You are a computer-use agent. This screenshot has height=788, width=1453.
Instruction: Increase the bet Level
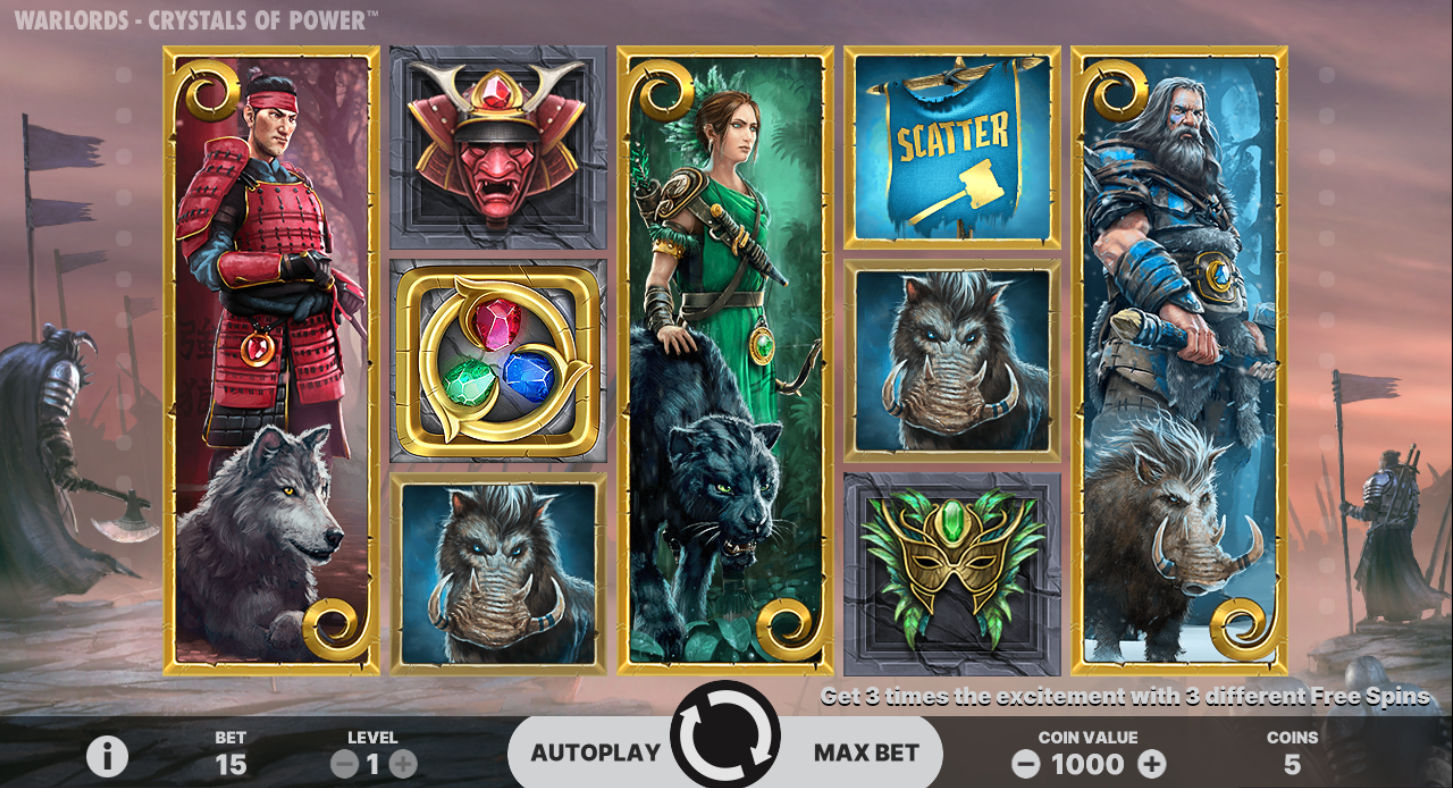(x=403, y=765)
